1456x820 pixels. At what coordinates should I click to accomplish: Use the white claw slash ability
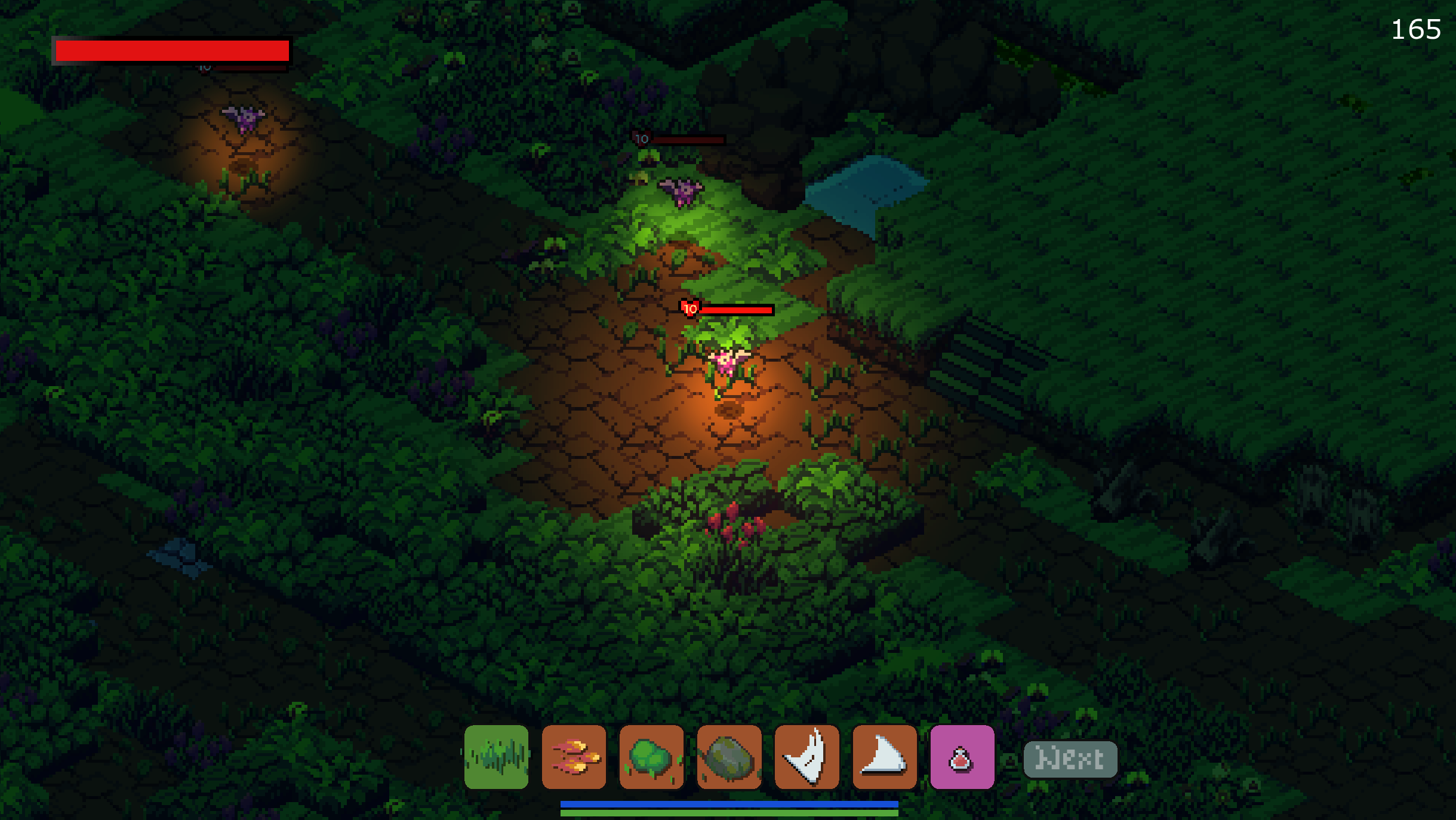(807, 757)
